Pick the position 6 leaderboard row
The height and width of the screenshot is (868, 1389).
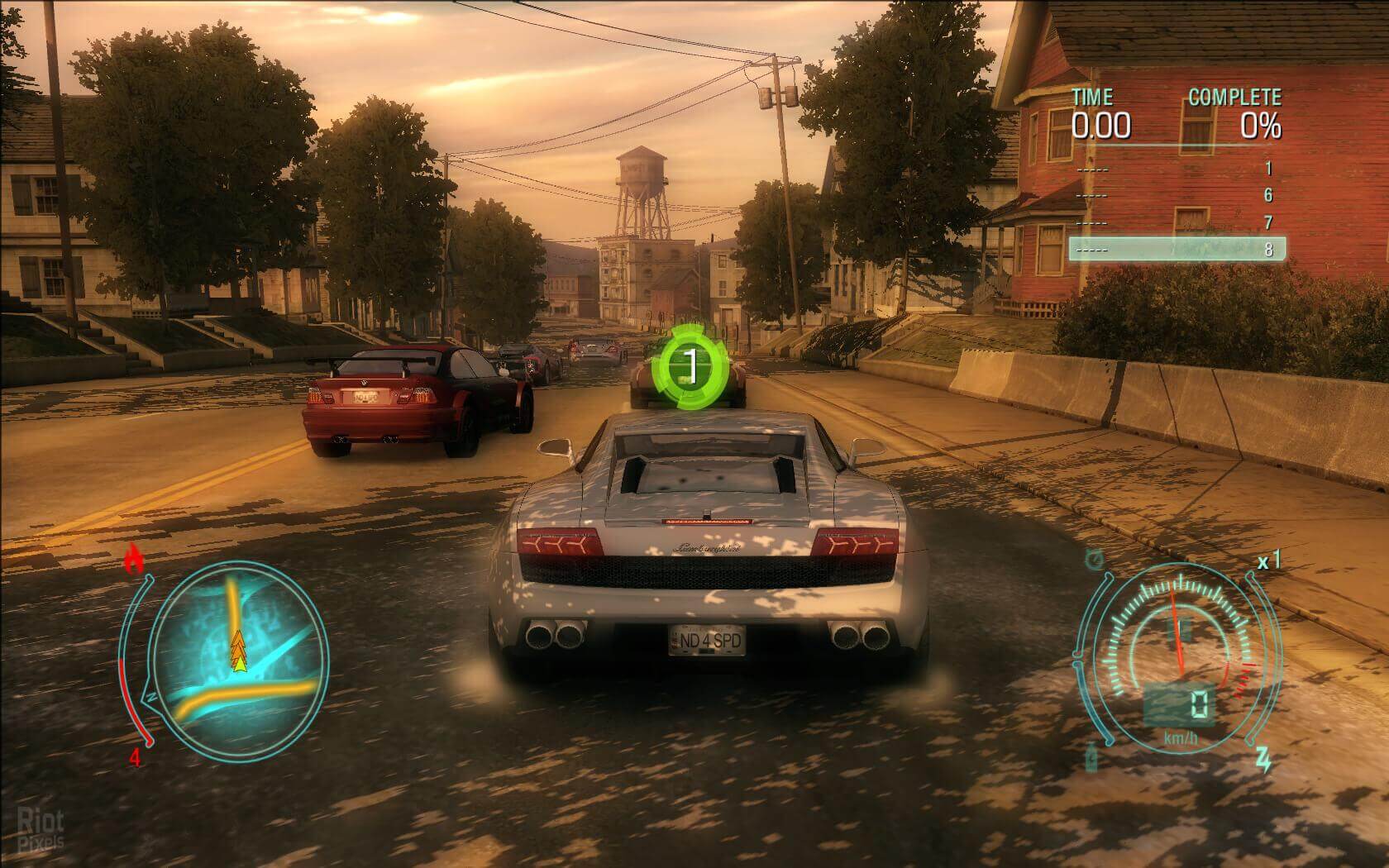coord(1177,196)
